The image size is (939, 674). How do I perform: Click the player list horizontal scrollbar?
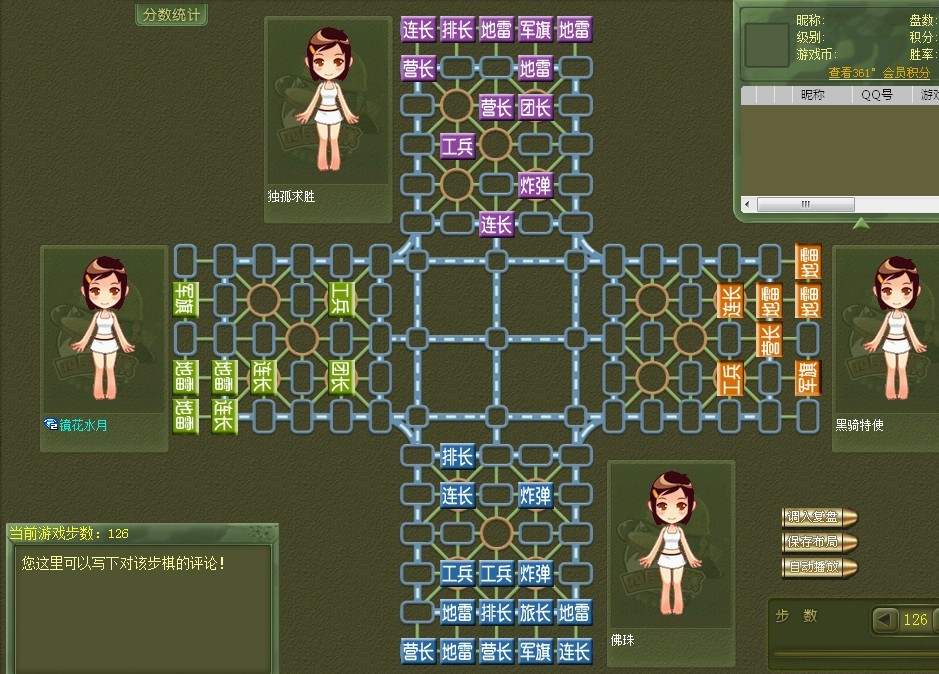[x=804, y=204]
